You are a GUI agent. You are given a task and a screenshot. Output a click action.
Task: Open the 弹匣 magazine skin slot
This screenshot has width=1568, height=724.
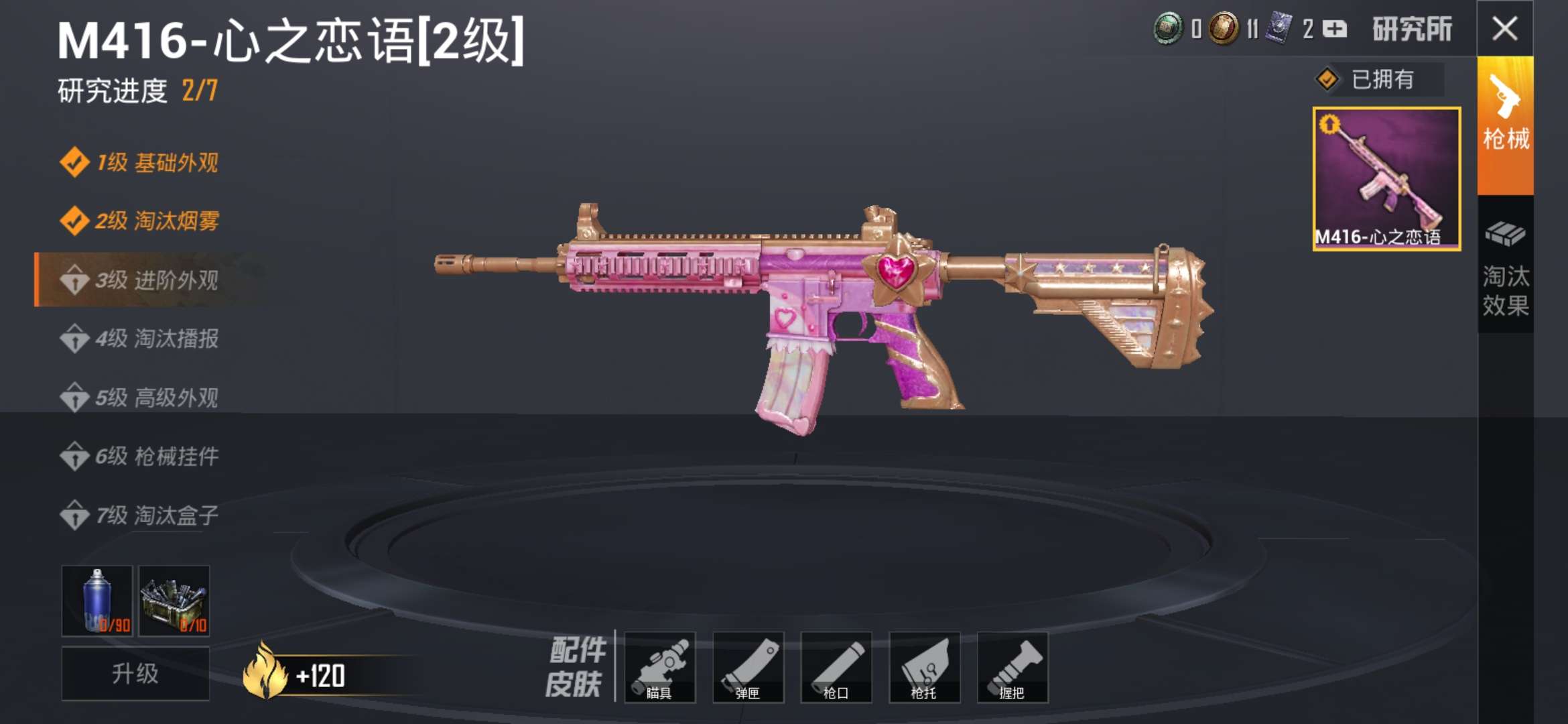click(748, 668)
